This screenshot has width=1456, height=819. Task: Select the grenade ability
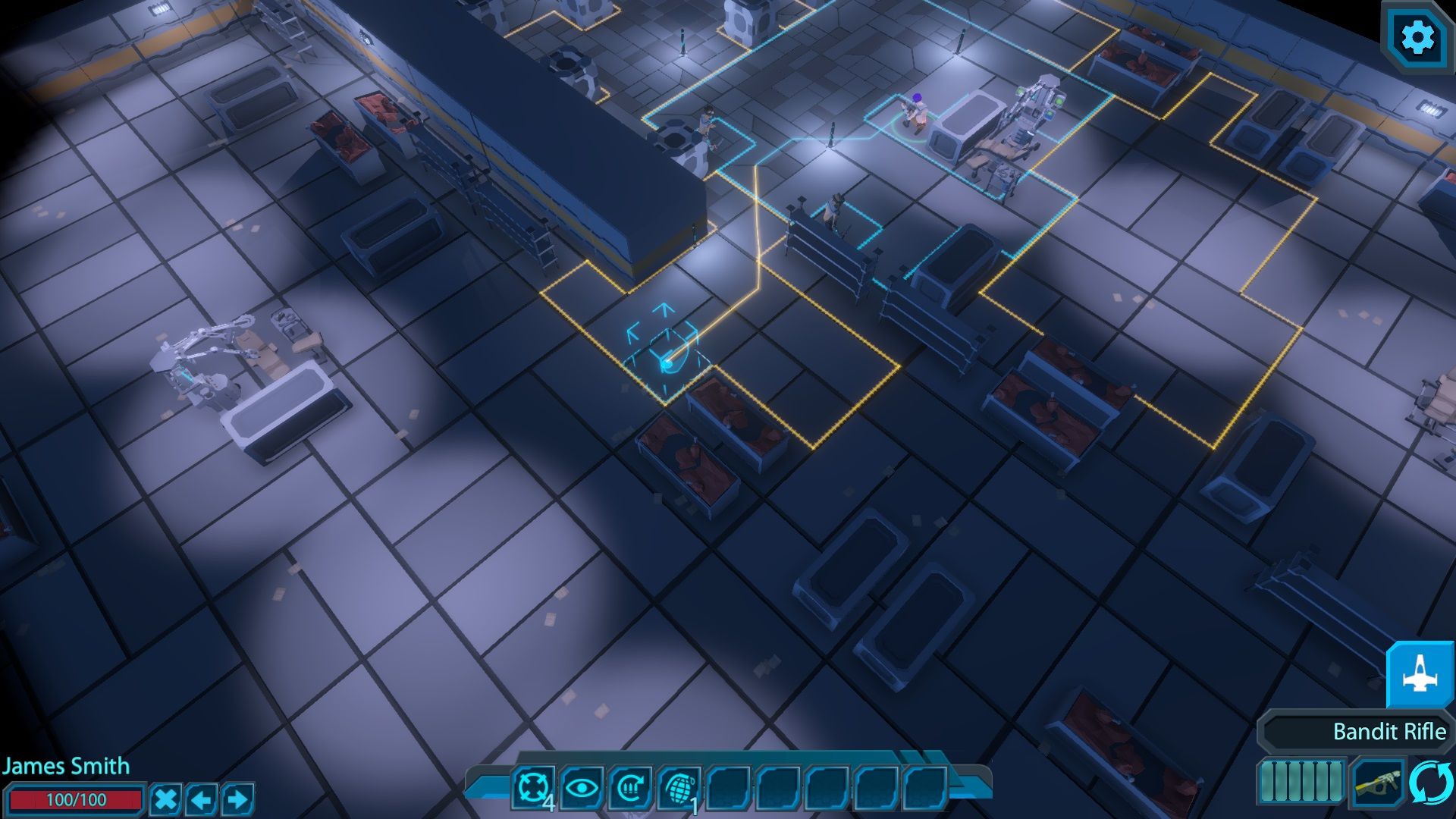(x=679, y=787)
